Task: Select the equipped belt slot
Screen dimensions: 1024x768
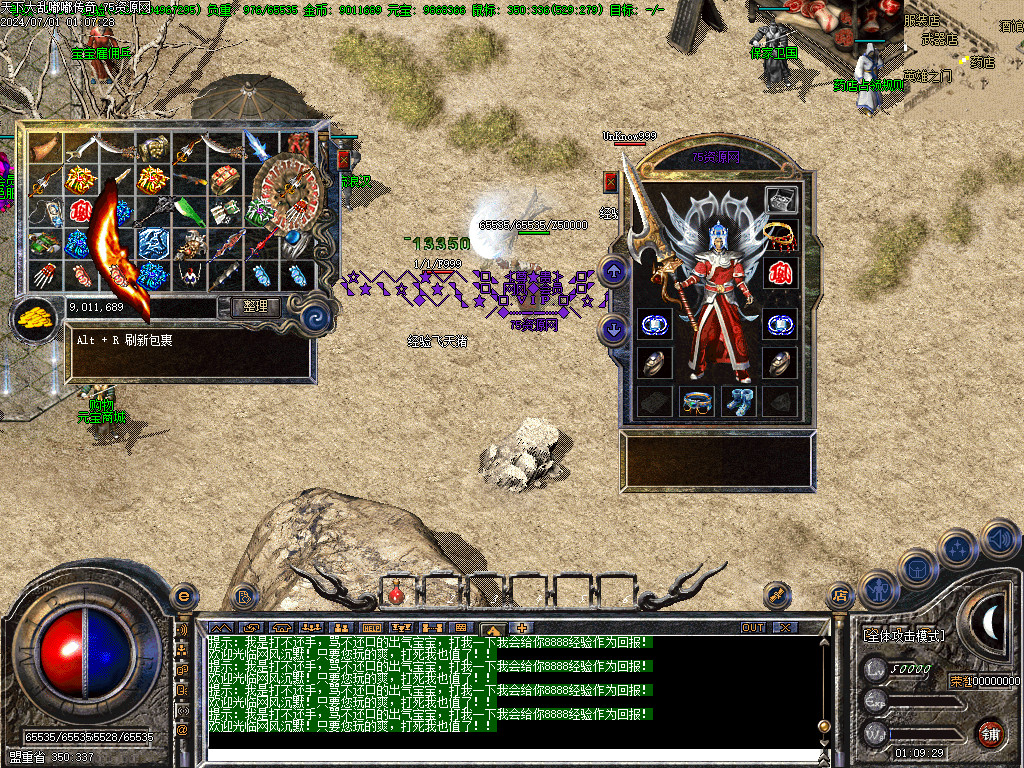Action: click(x=697, y=401)
